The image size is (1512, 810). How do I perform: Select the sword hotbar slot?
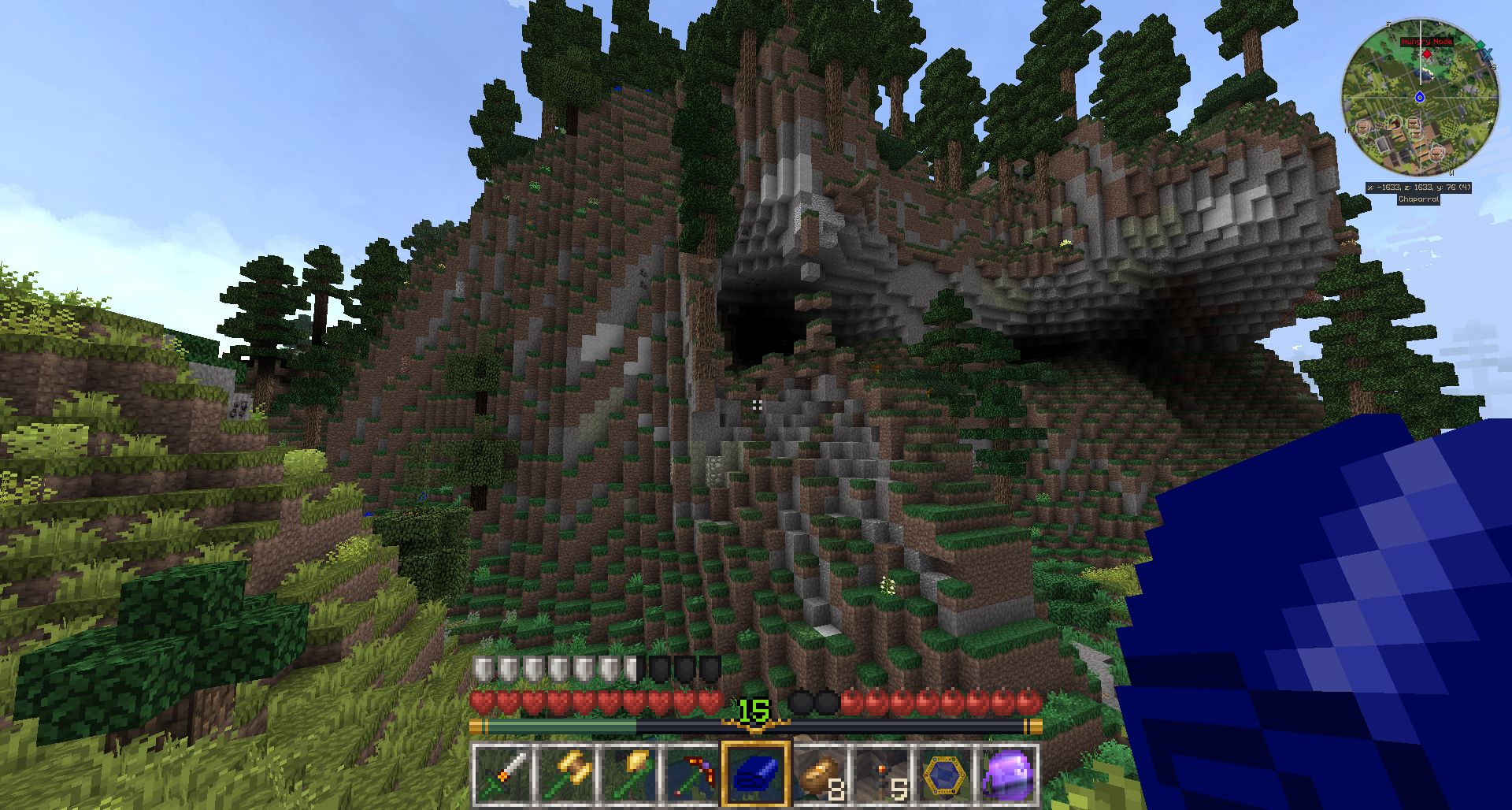(502, 775)
